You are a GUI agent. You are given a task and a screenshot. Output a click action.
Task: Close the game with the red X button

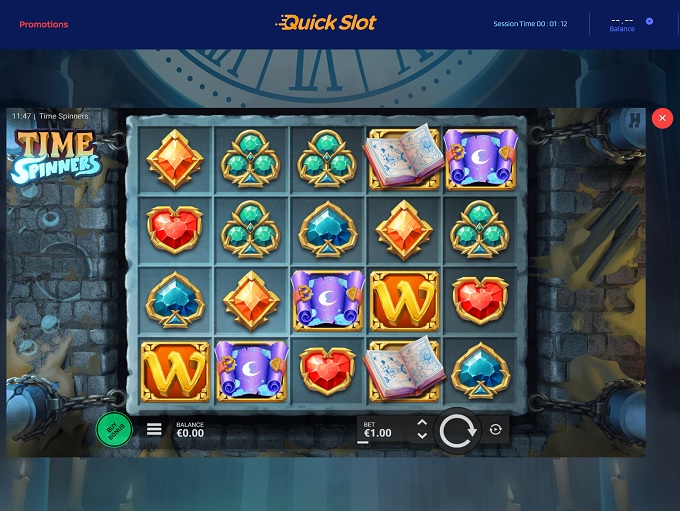point(661,118)
